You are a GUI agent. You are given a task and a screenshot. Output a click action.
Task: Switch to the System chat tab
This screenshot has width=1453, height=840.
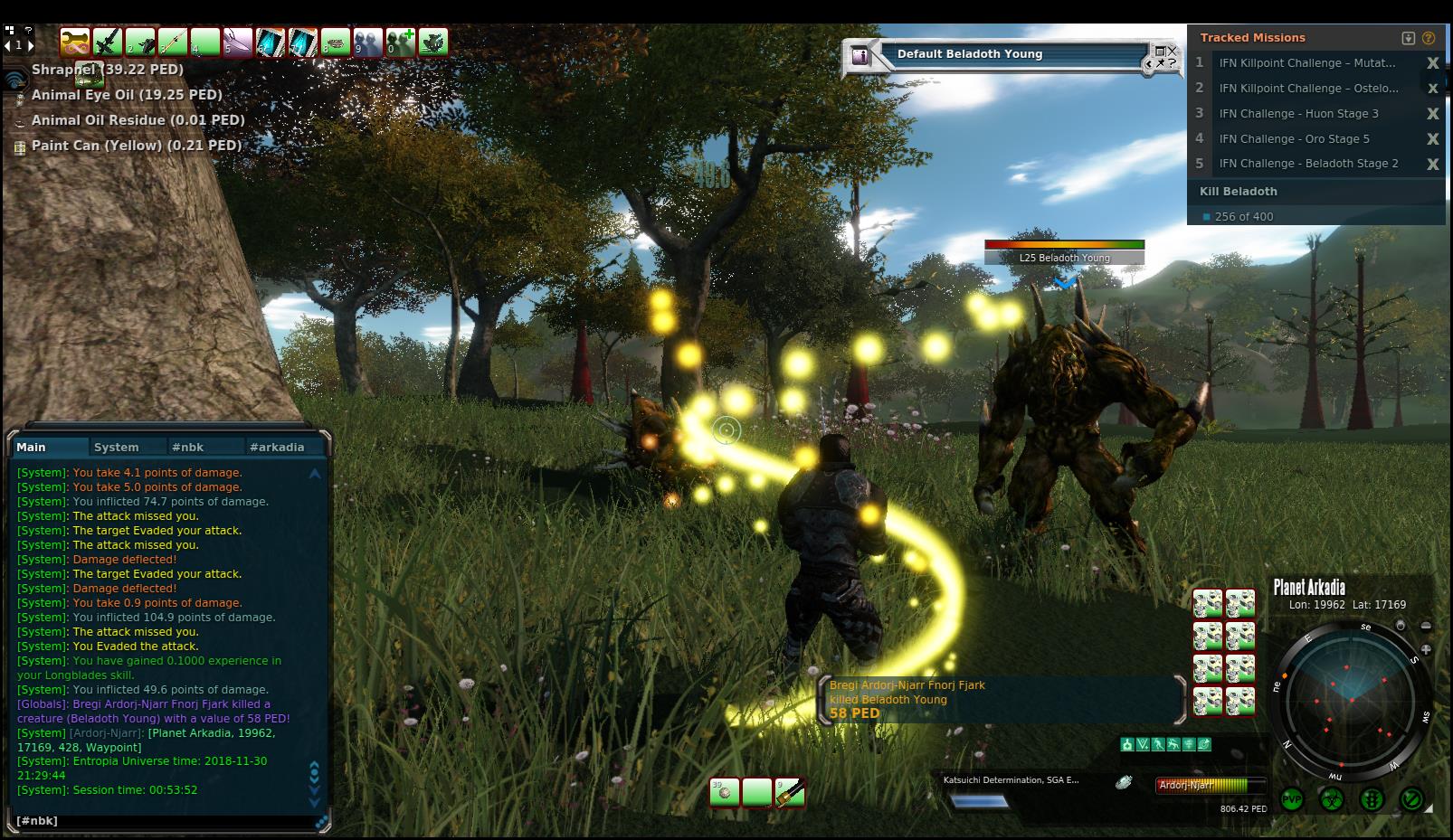click(116, 447)
